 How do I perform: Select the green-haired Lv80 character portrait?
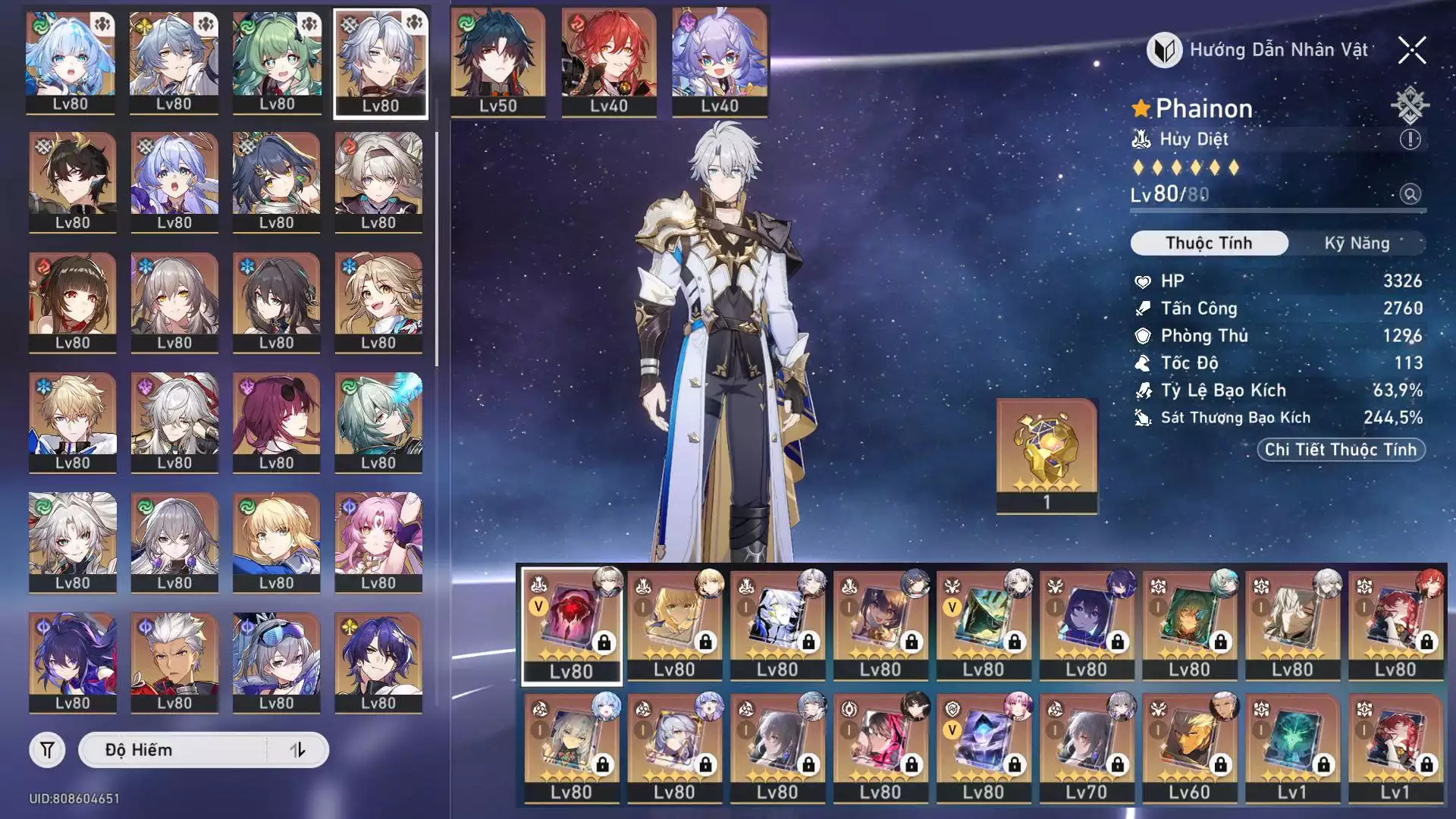[x=277, y=62]
